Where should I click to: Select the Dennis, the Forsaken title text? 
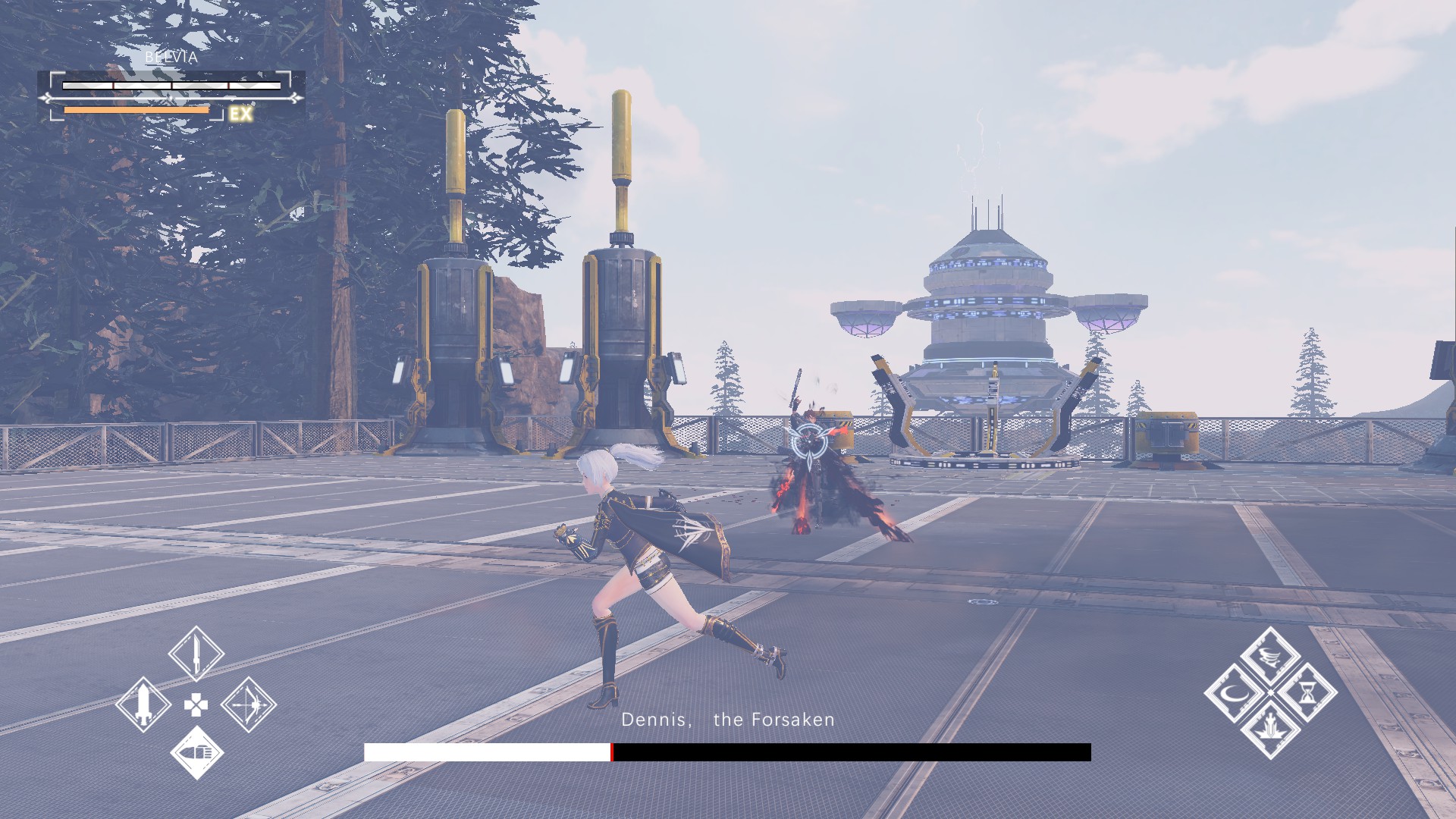click(x=726, y=720)
